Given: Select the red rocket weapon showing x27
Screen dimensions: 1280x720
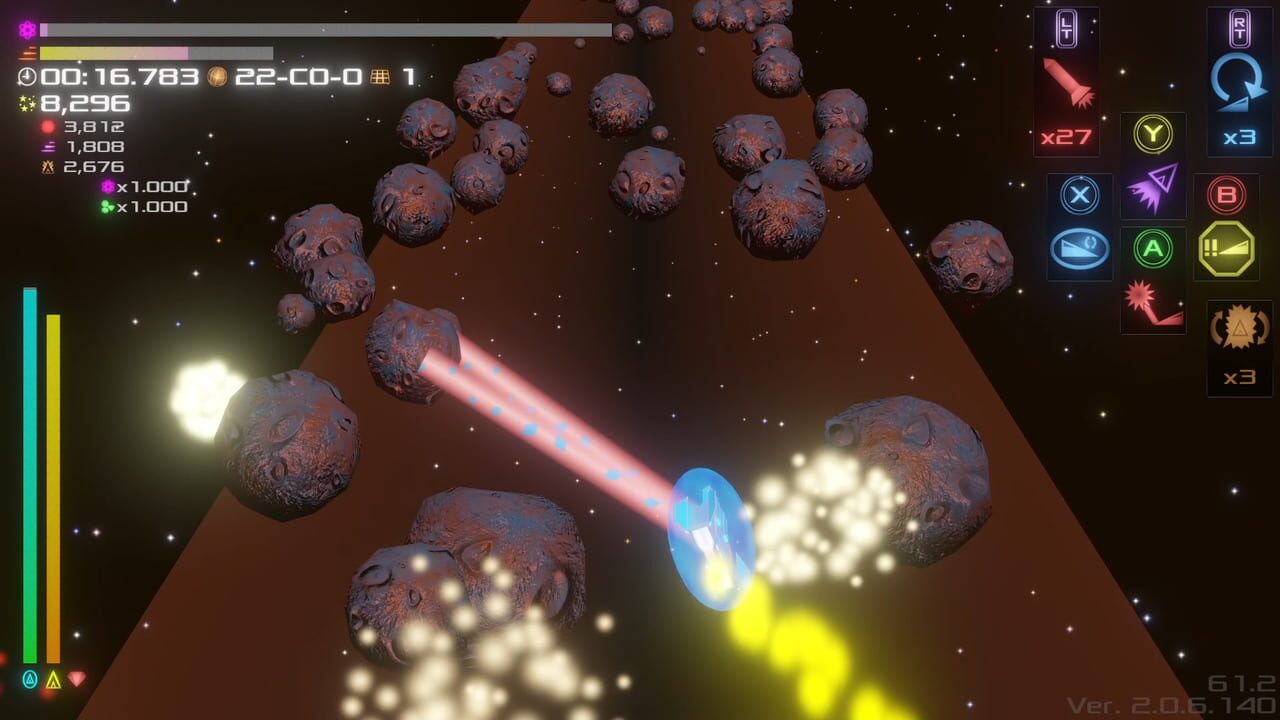Looking at the screenshot, I should [1066, 80].
